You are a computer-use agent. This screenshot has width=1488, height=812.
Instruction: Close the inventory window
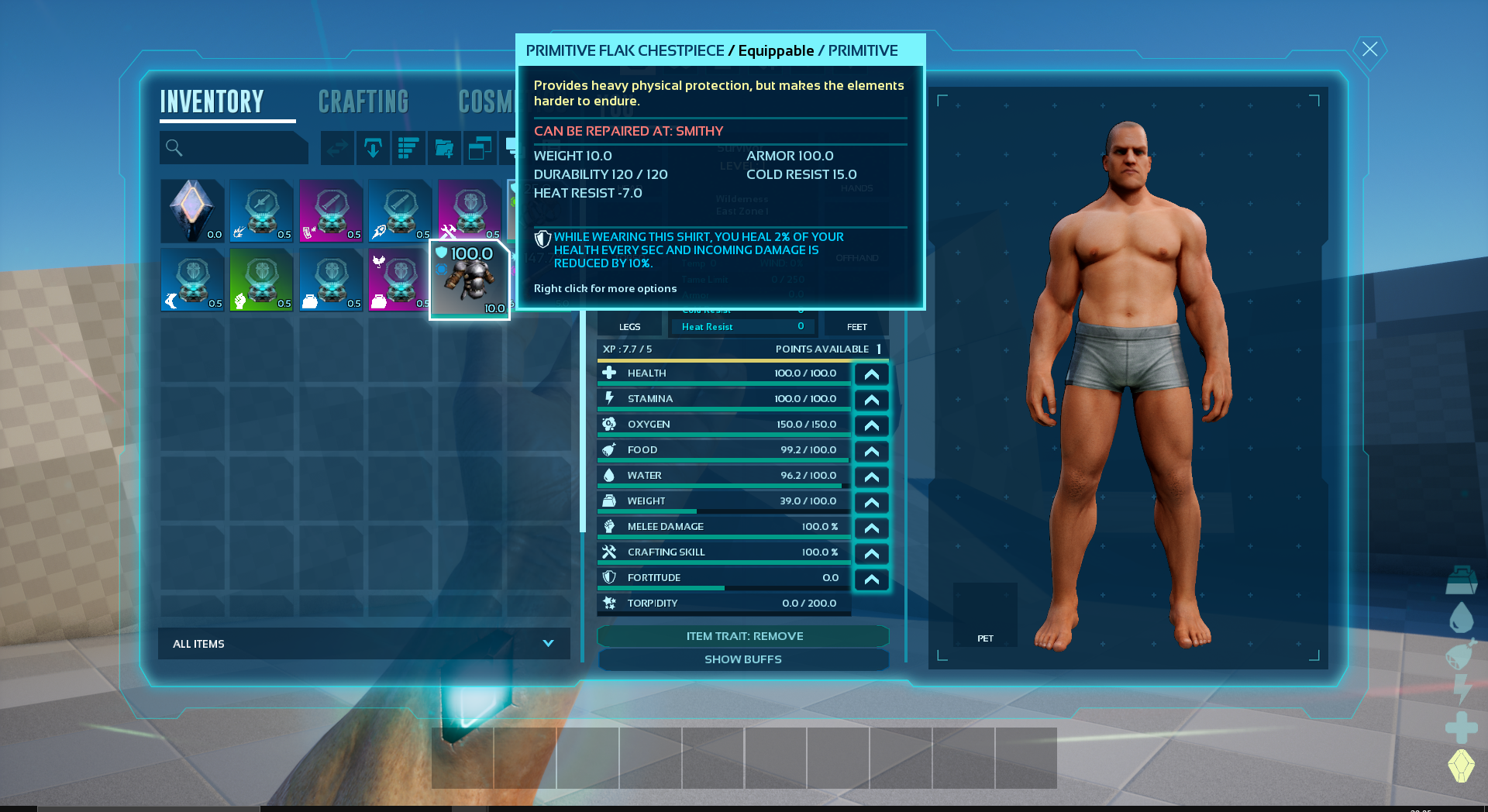(x=1369, y=50)
